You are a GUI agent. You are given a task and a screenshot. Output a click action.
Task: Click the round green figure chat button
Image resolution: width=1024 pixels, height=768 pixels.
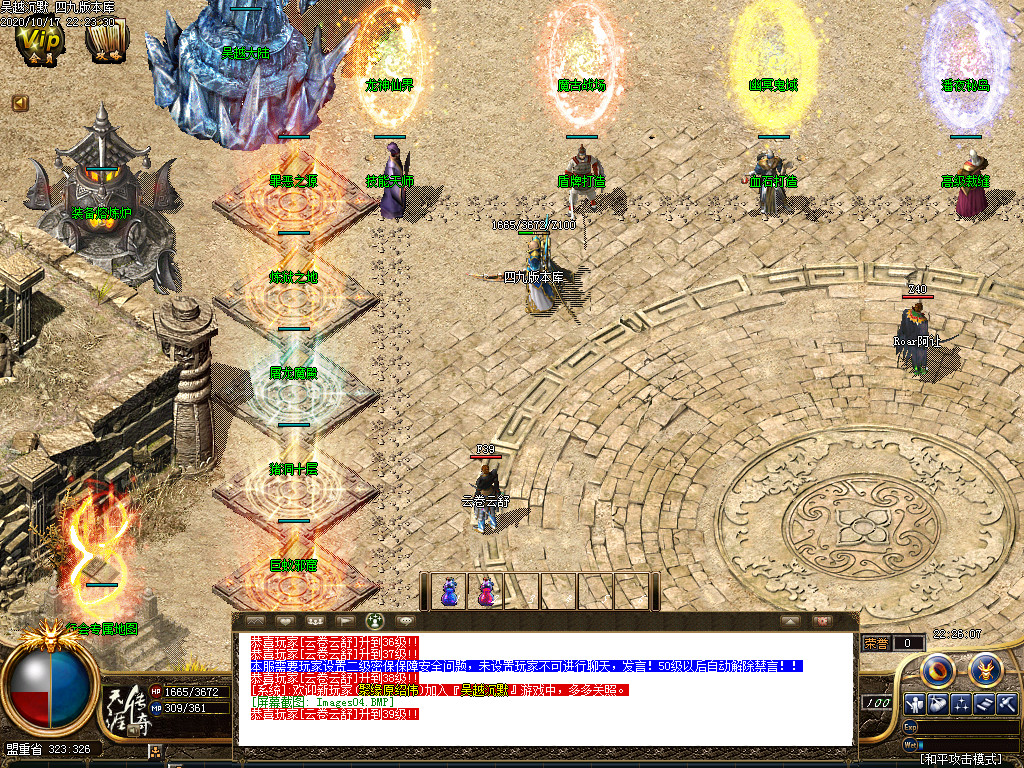pos(375,621)
